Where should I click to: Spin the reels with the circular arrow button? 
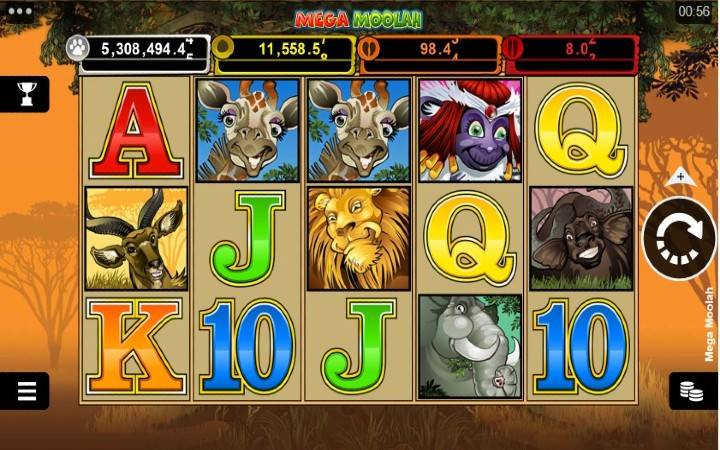[679, 239]
